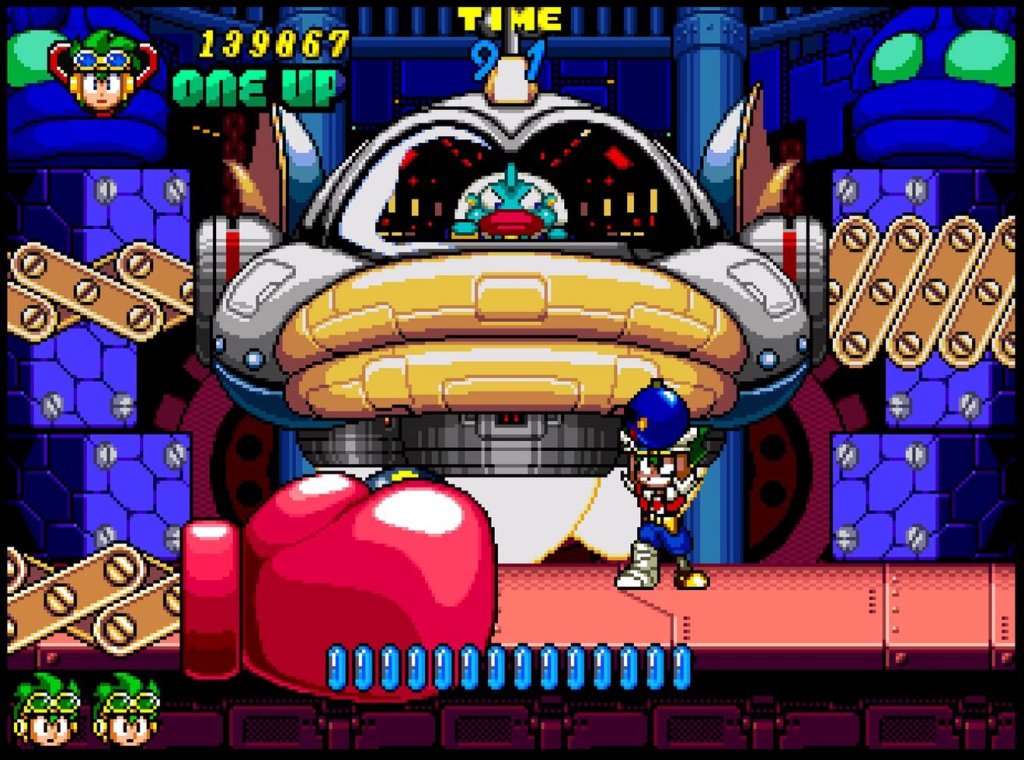Click the player one character portrait

coord(102,72)
